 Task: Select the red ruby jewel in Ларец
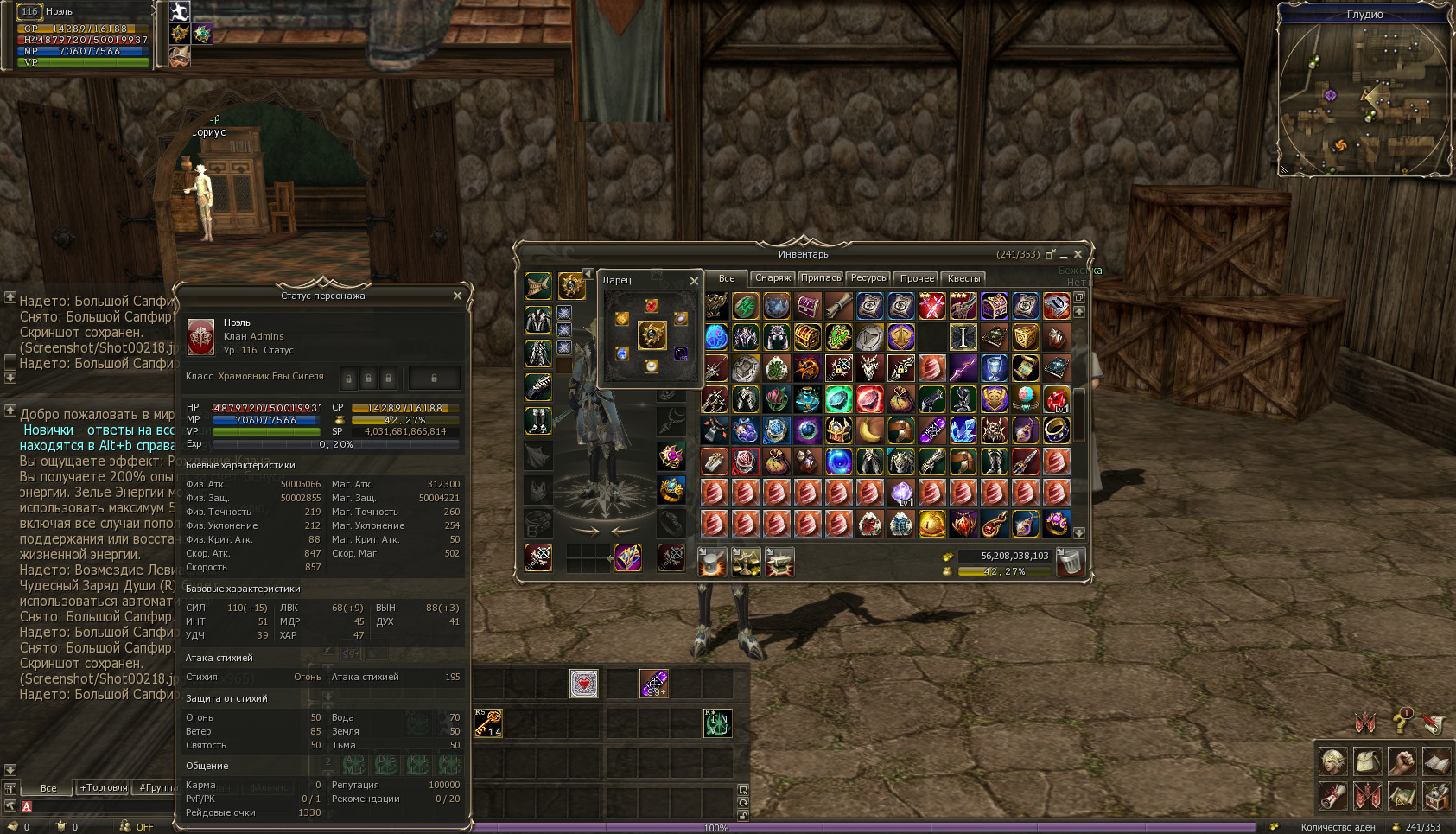coord(652,305)
